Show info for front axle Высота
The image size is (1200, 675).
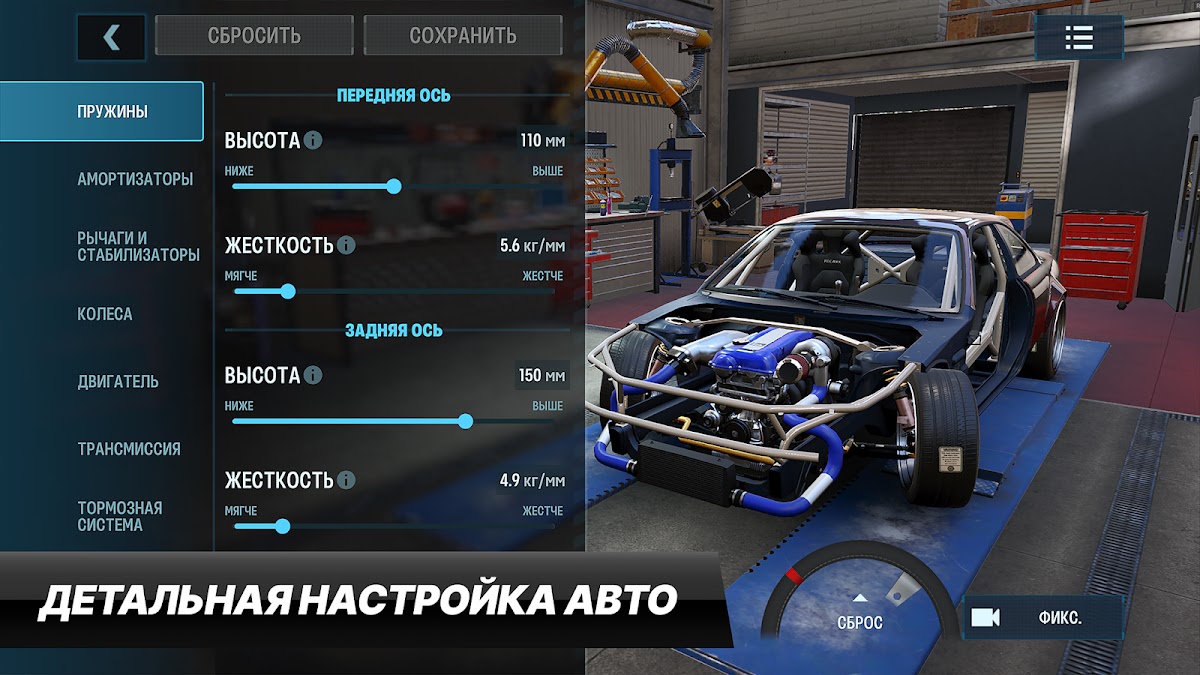point(313,140)
